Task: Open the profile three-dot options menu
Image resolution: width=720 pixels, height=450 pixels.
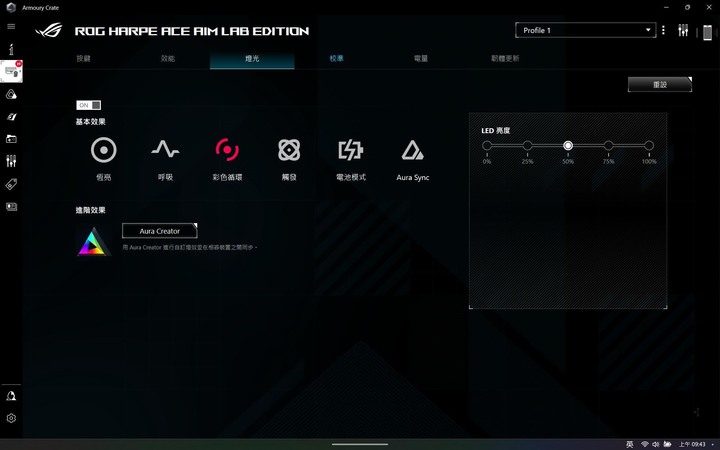Action: pyautogui.click(x=663, y=31)
